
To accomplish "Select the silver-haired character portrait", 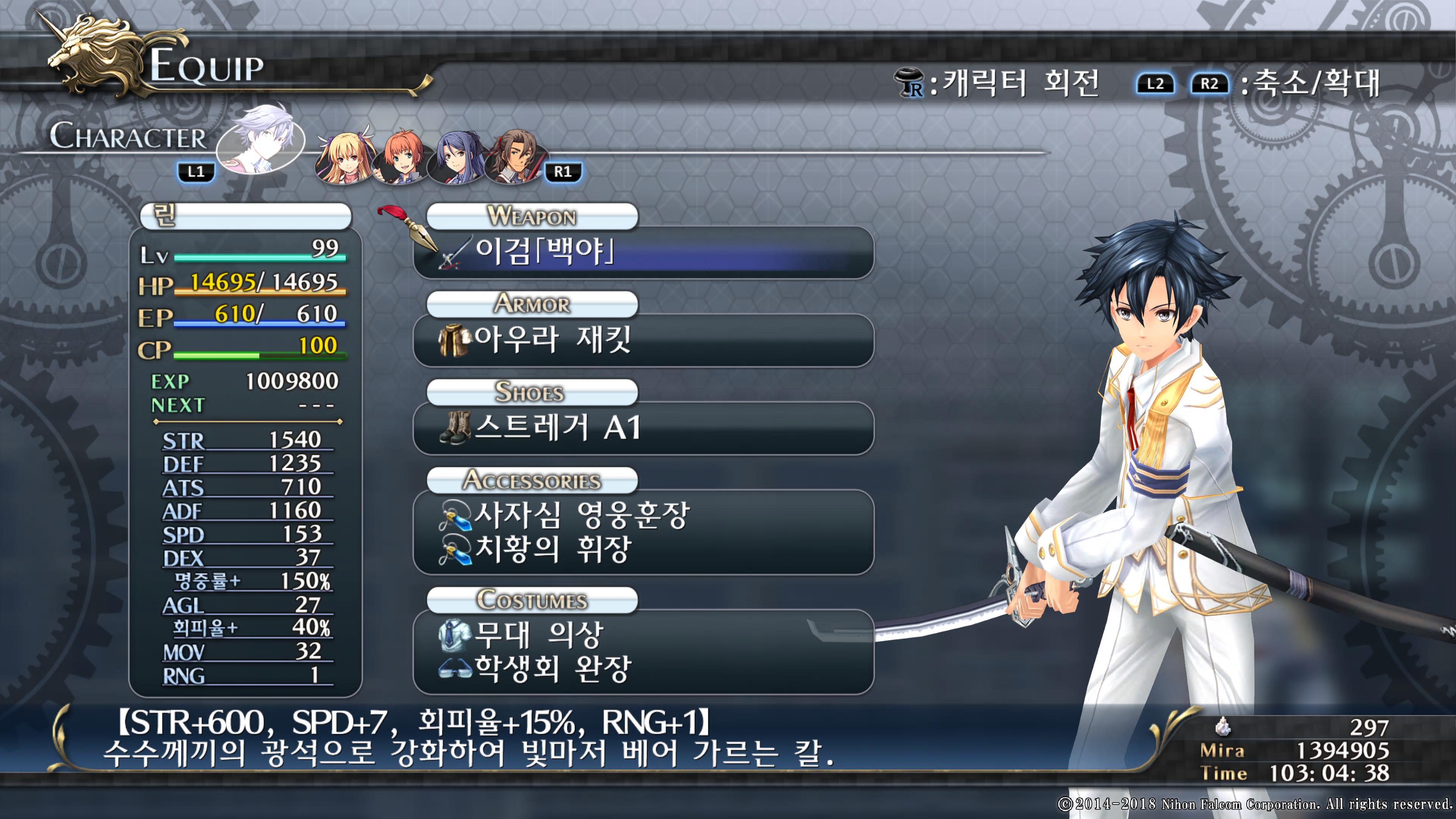I will coord(260,139).
